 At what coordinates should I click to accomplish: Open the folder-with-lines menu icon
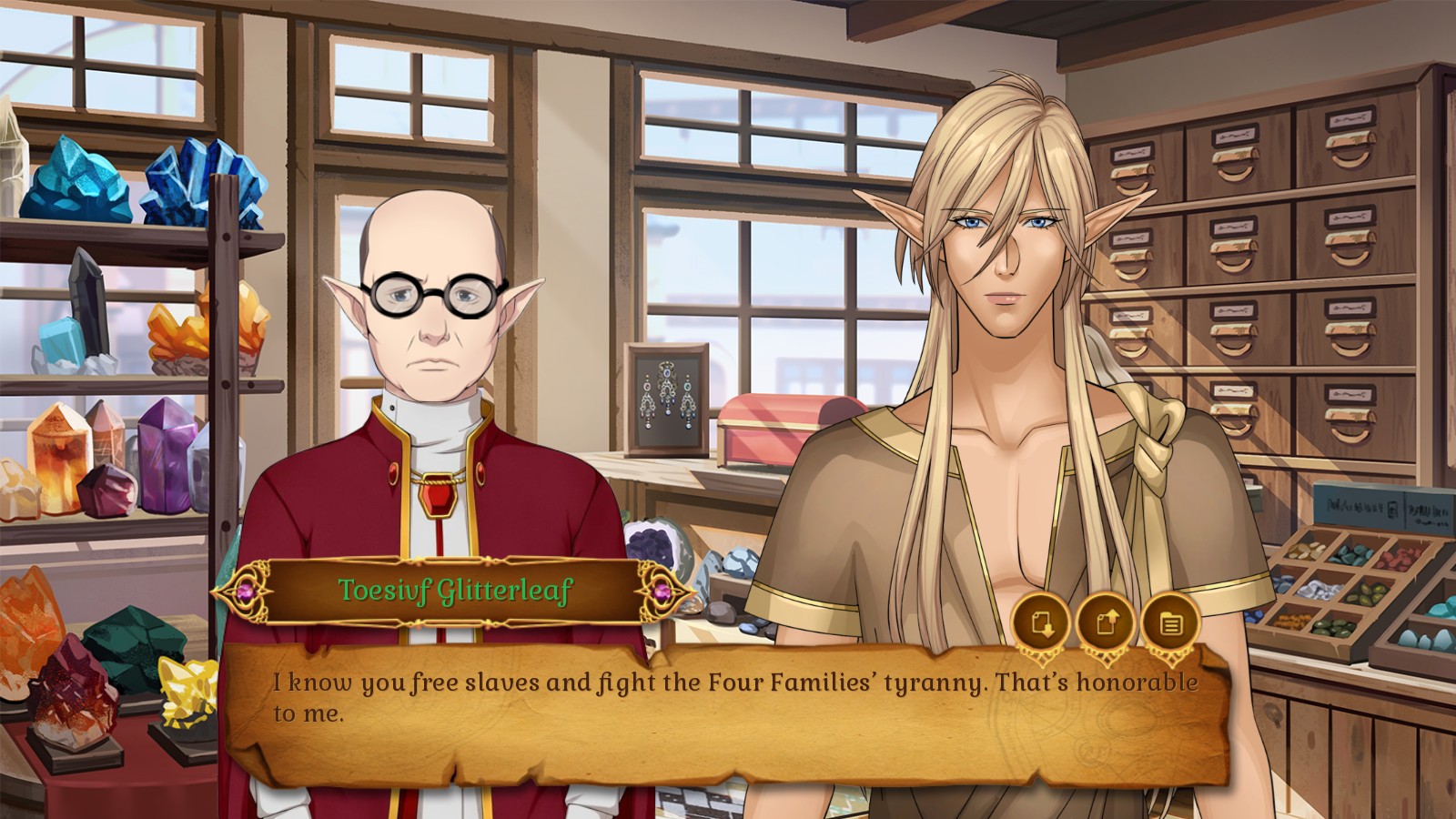pyautogui.click(x=1170, y=623)
